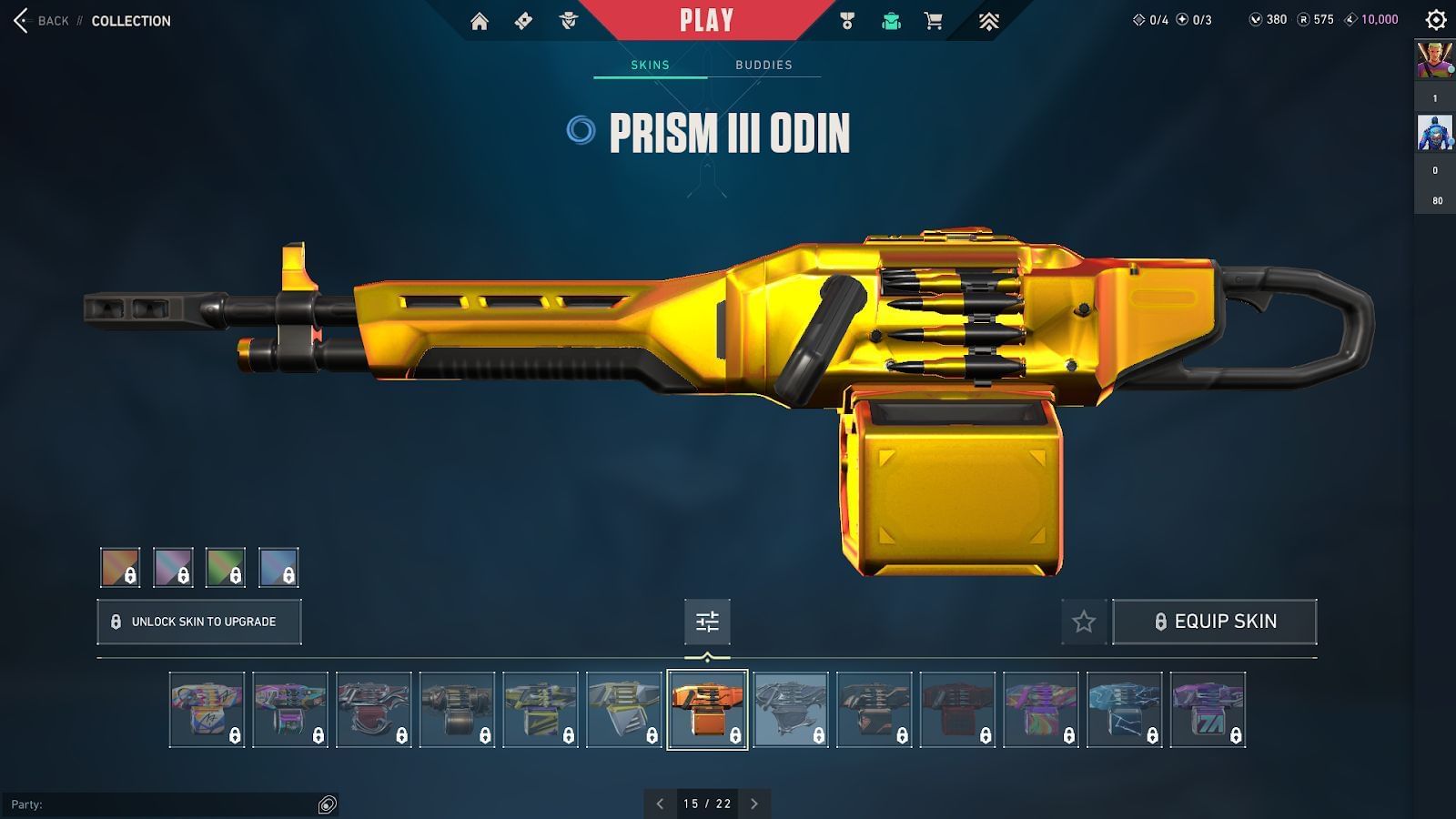Open the Home screen via house icon
1456x819 pixels.
481,20
